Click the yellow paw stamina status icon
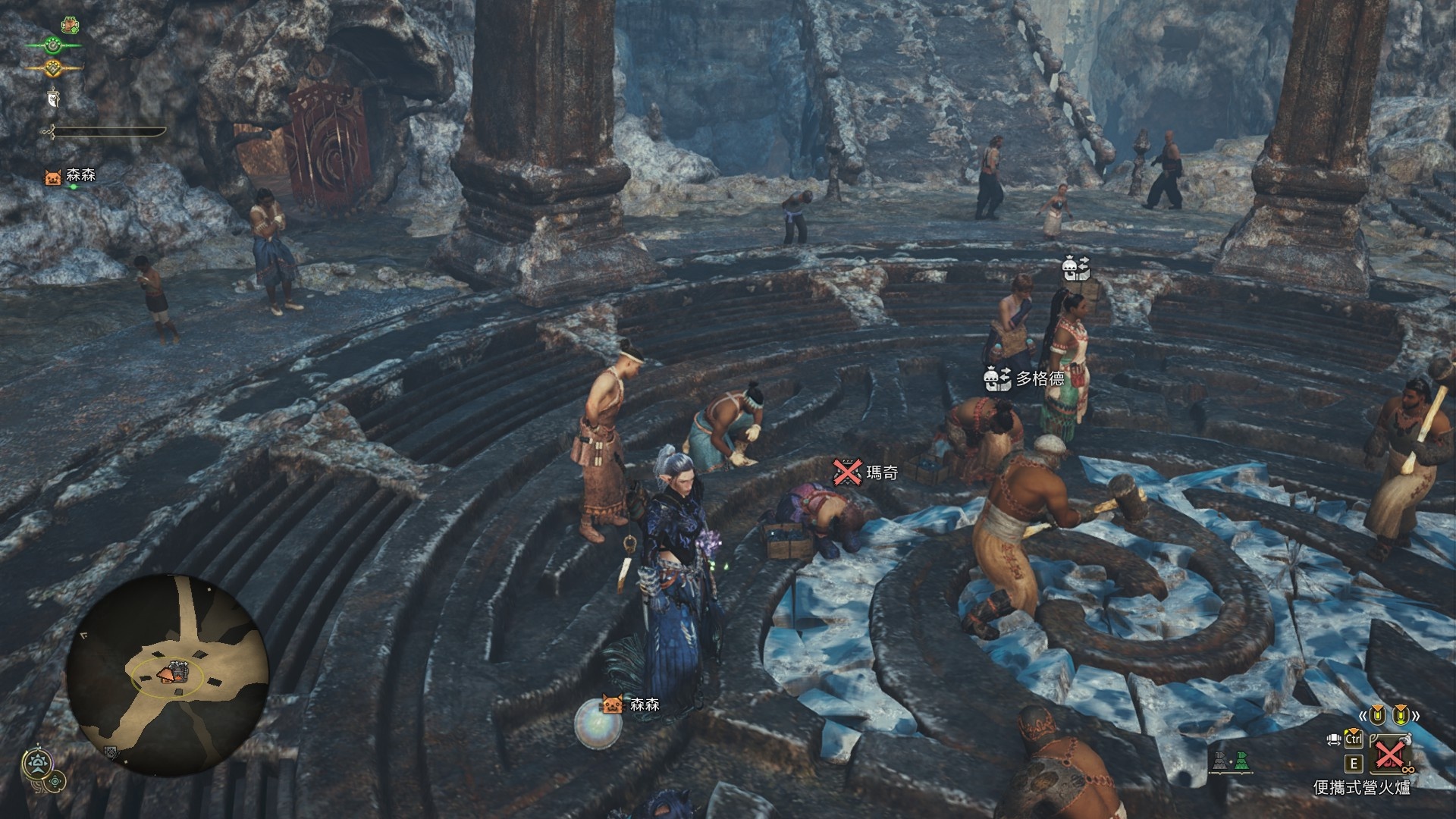 53,67
